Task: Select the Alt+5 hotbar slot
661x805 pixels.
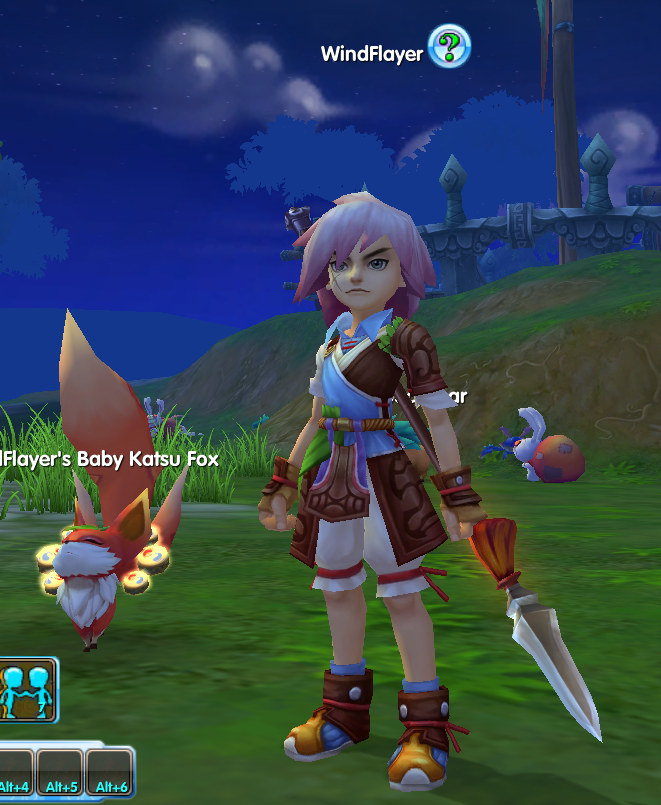Action: tap(60, 773)
